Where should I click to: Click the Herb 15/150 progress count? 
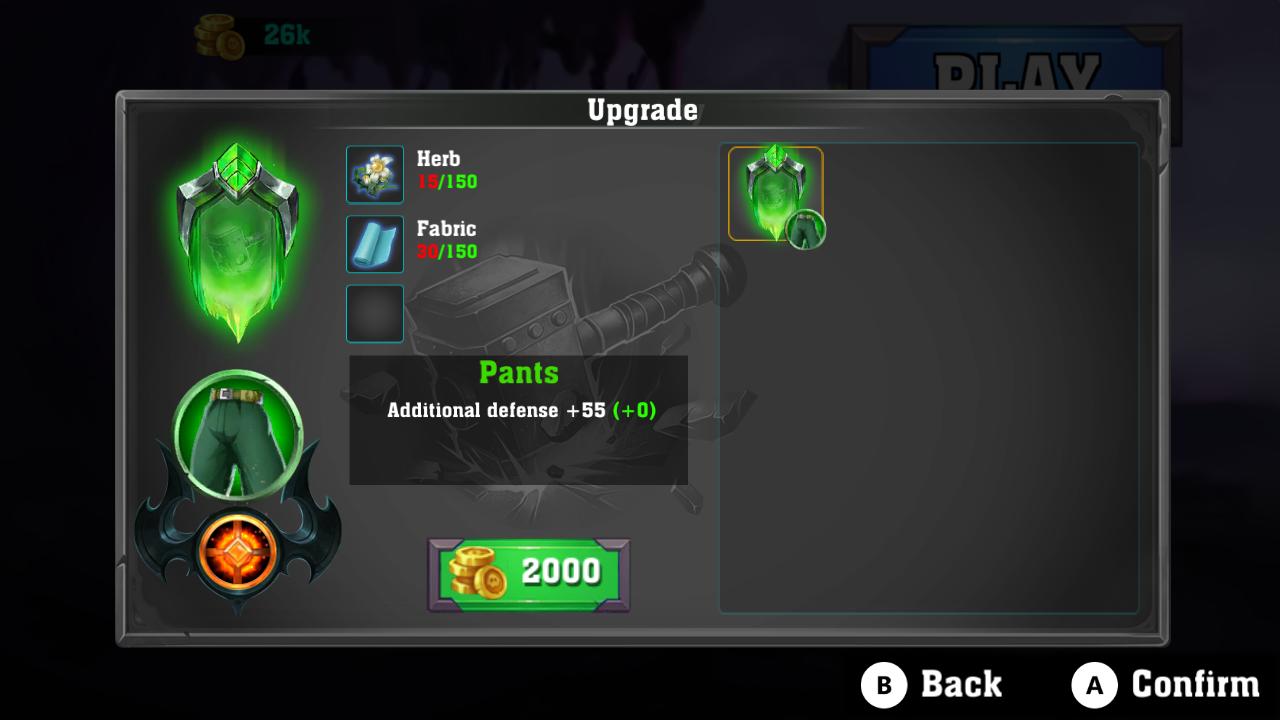pyautogui.click(x=447, y=181)
